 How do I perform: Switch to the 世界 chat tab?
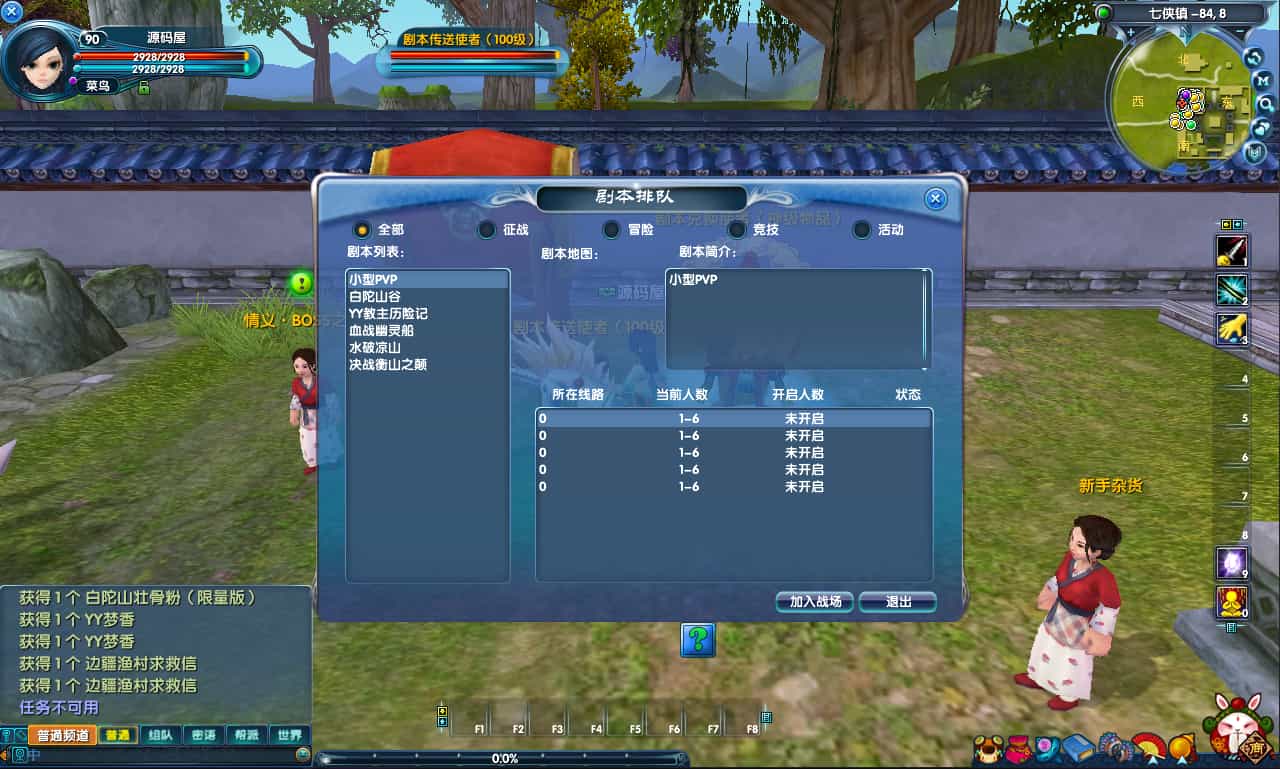click(289, 733)
